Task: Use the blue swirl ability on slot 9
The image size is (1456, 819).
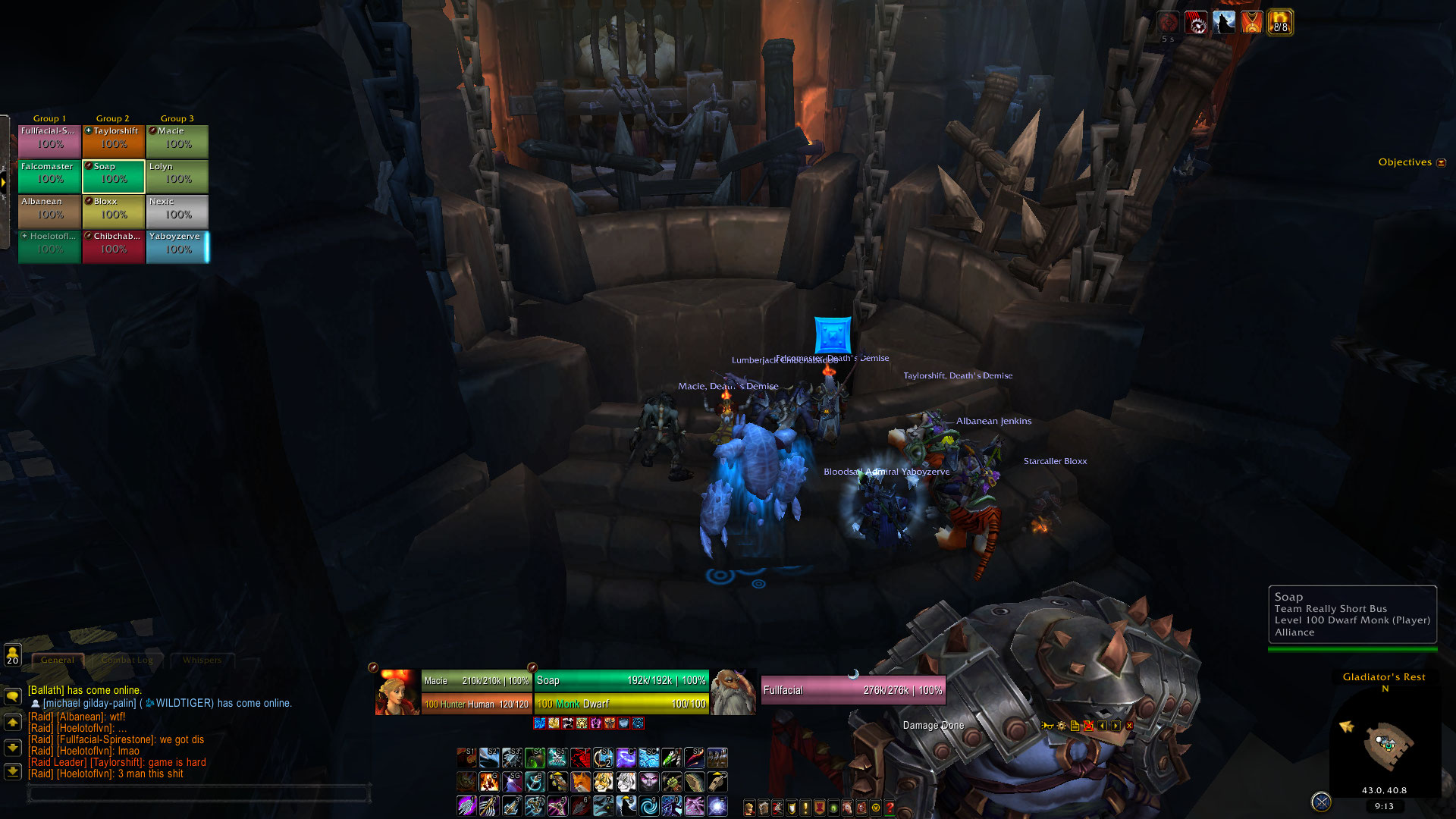Action: (x=649, y=805)
